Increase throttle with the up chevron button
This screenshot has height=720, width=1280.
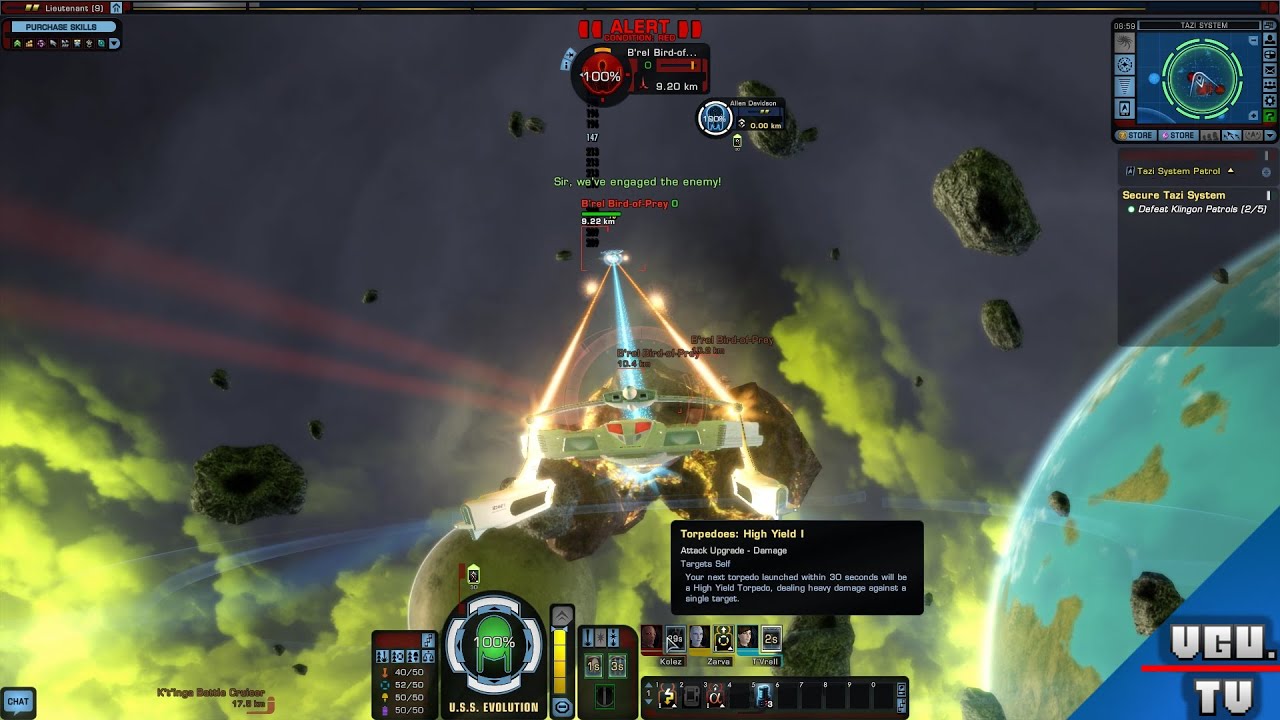[562, 616]
